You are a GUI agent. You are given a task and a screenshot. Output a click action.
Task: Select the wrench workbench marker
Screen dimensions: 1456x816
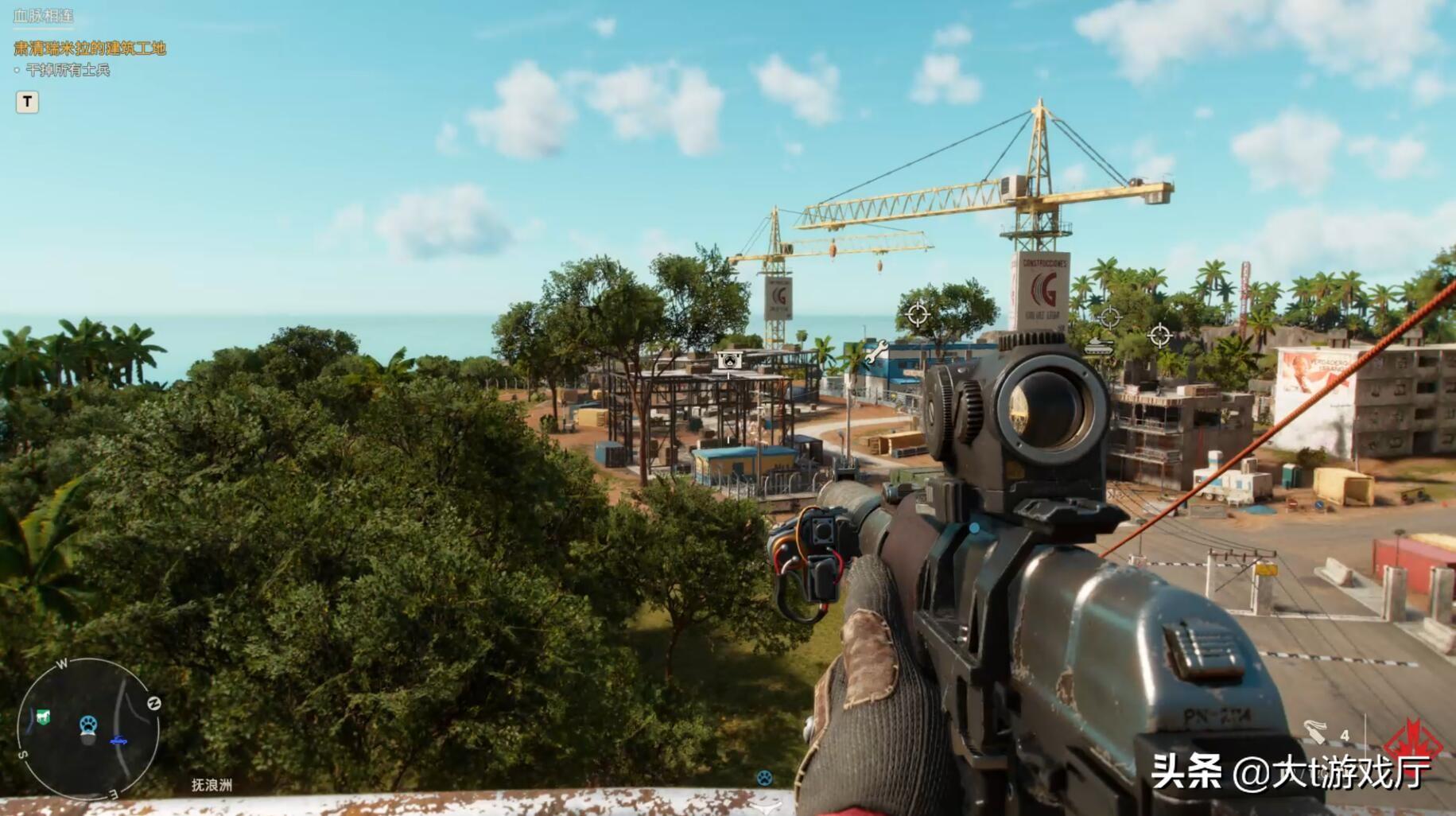click(875, 352)
